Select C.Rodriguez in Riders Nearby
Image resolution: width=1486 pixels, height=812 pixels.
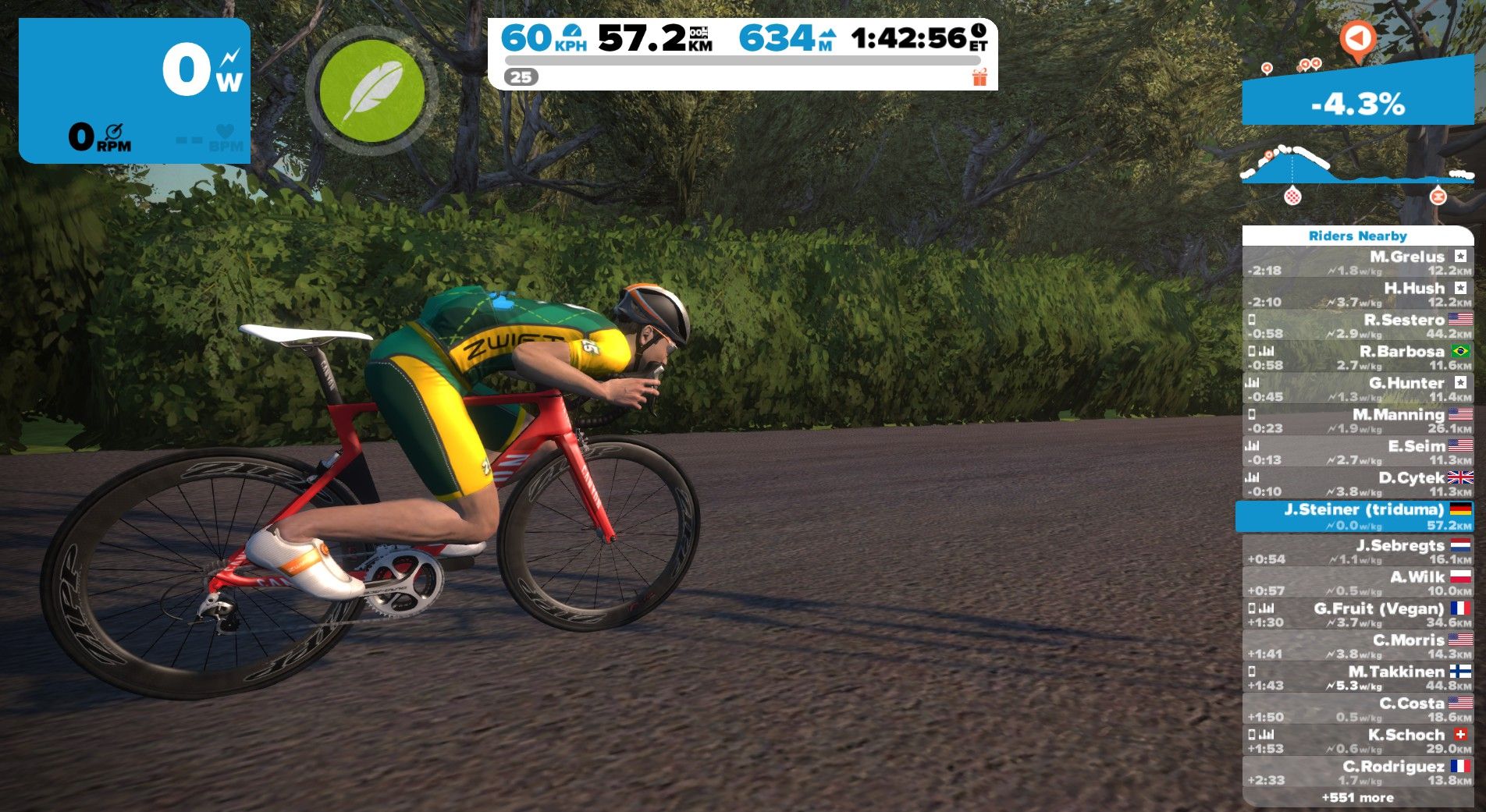pyautogui.click(x=1357, y=772)
